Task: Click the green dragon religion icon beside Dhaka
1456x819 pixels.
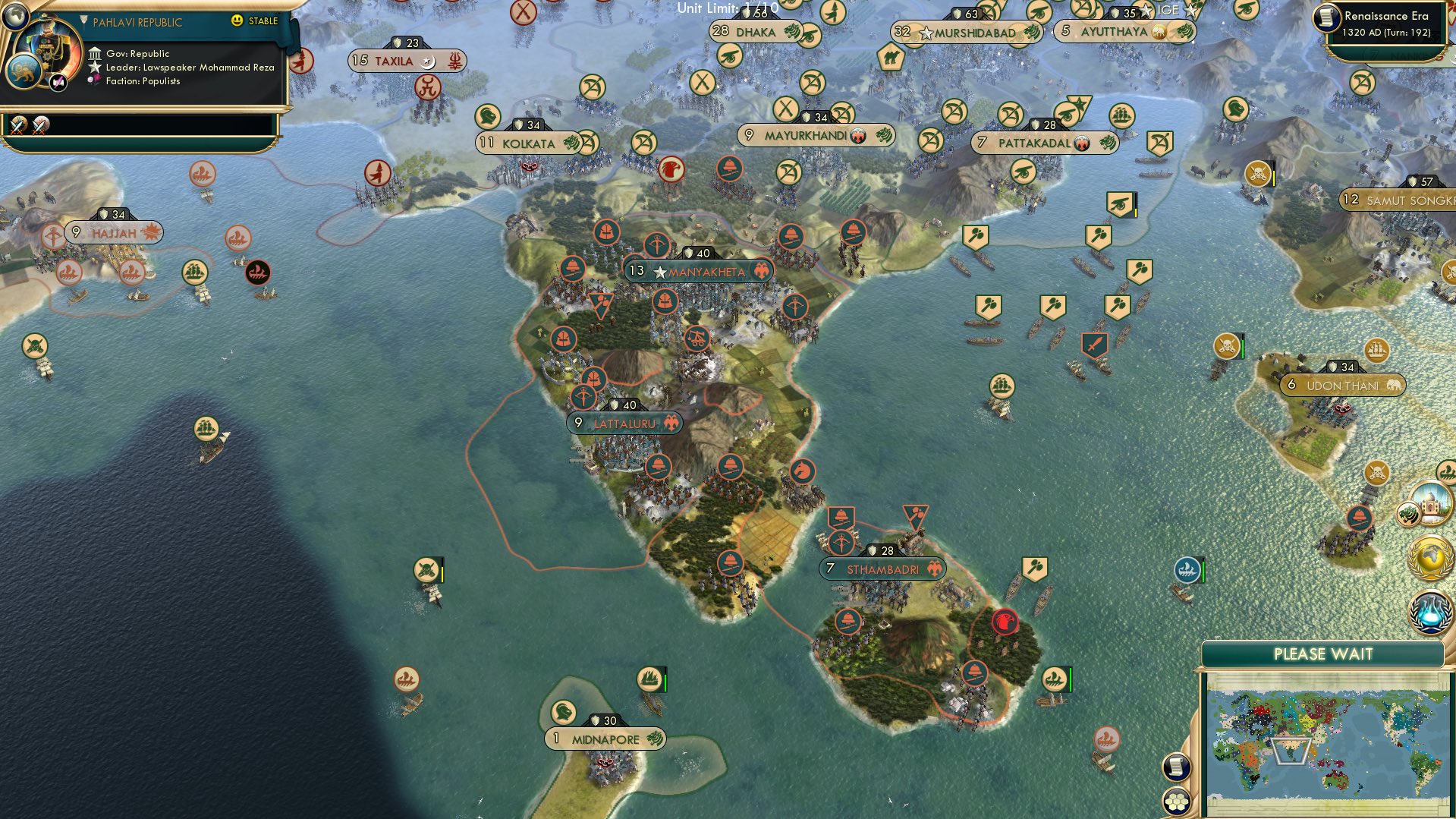Action: point(792,32)
